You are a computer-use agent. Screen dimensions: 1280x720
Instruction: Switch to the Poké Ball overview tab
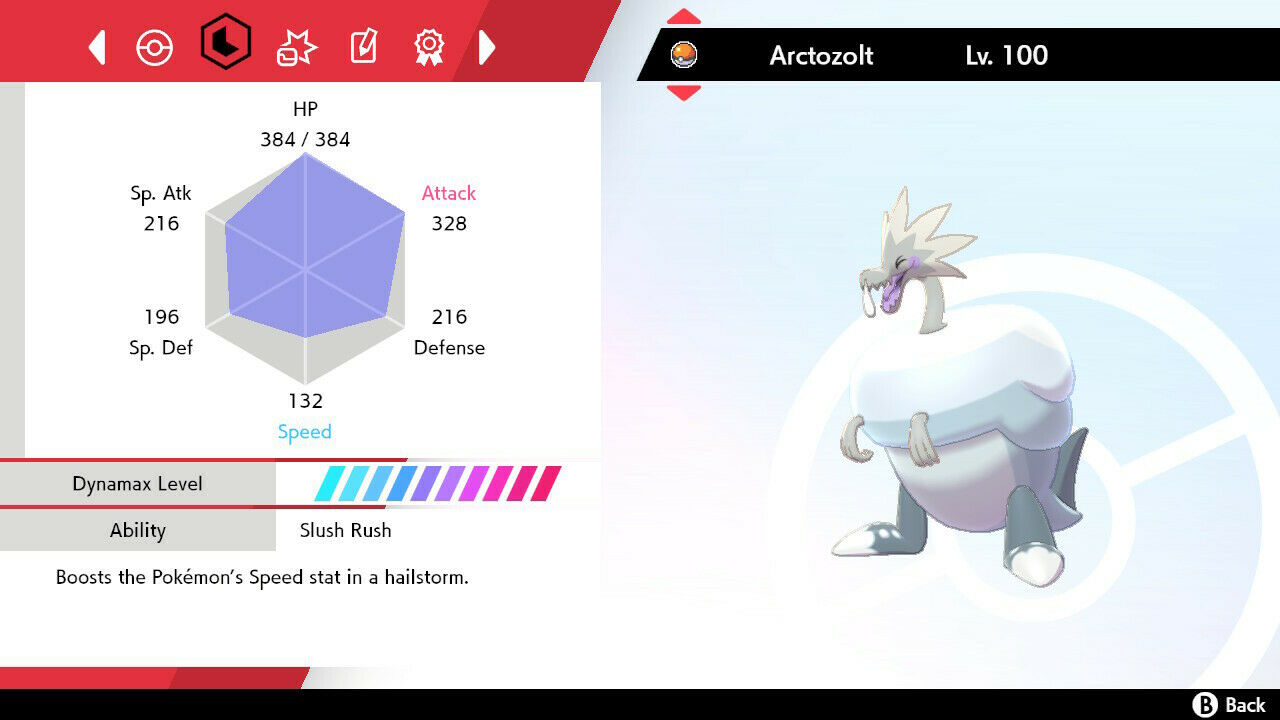pos(154,47)
